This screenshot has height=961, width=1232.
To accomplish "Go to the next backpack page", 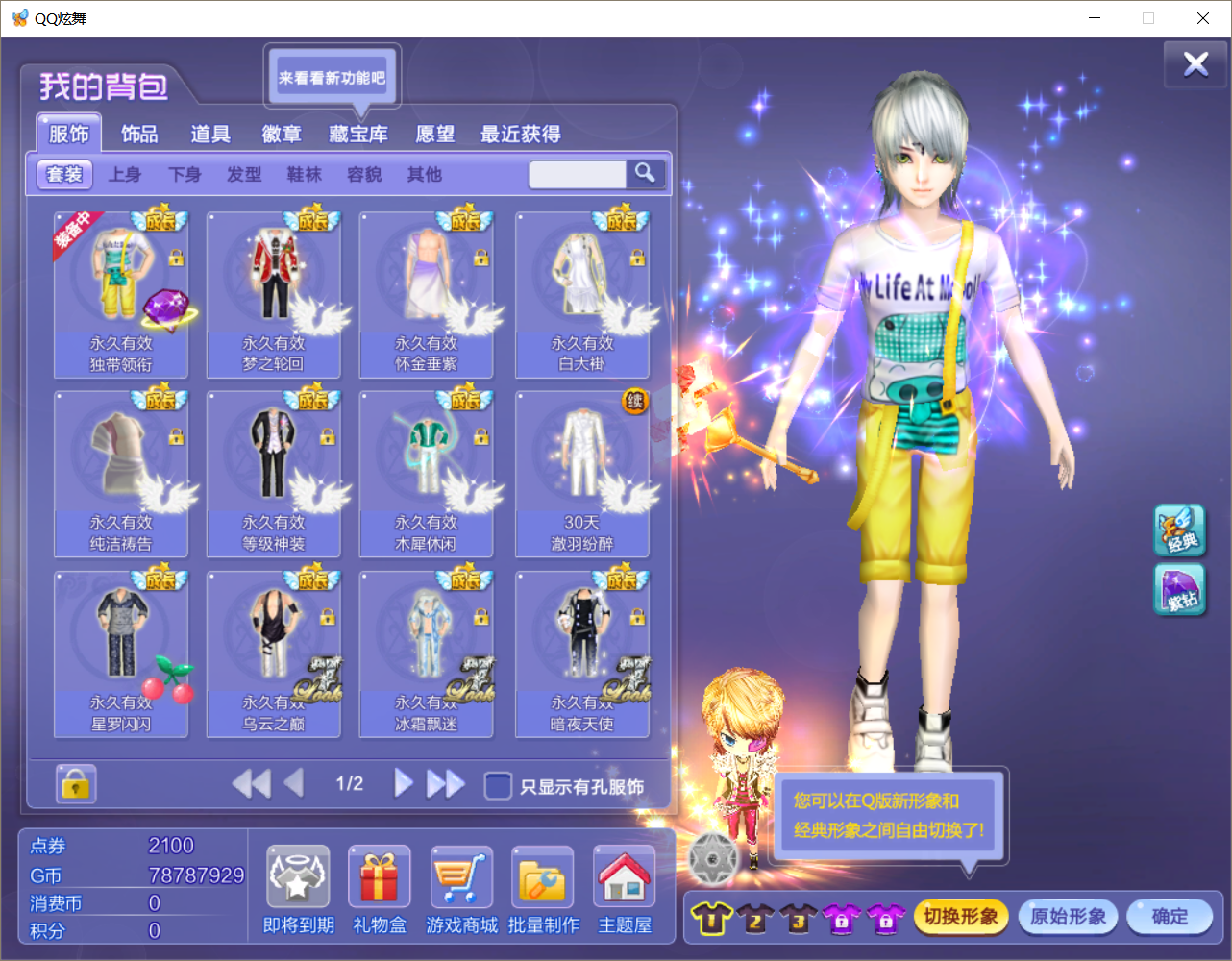I will [x=404, y=783].
